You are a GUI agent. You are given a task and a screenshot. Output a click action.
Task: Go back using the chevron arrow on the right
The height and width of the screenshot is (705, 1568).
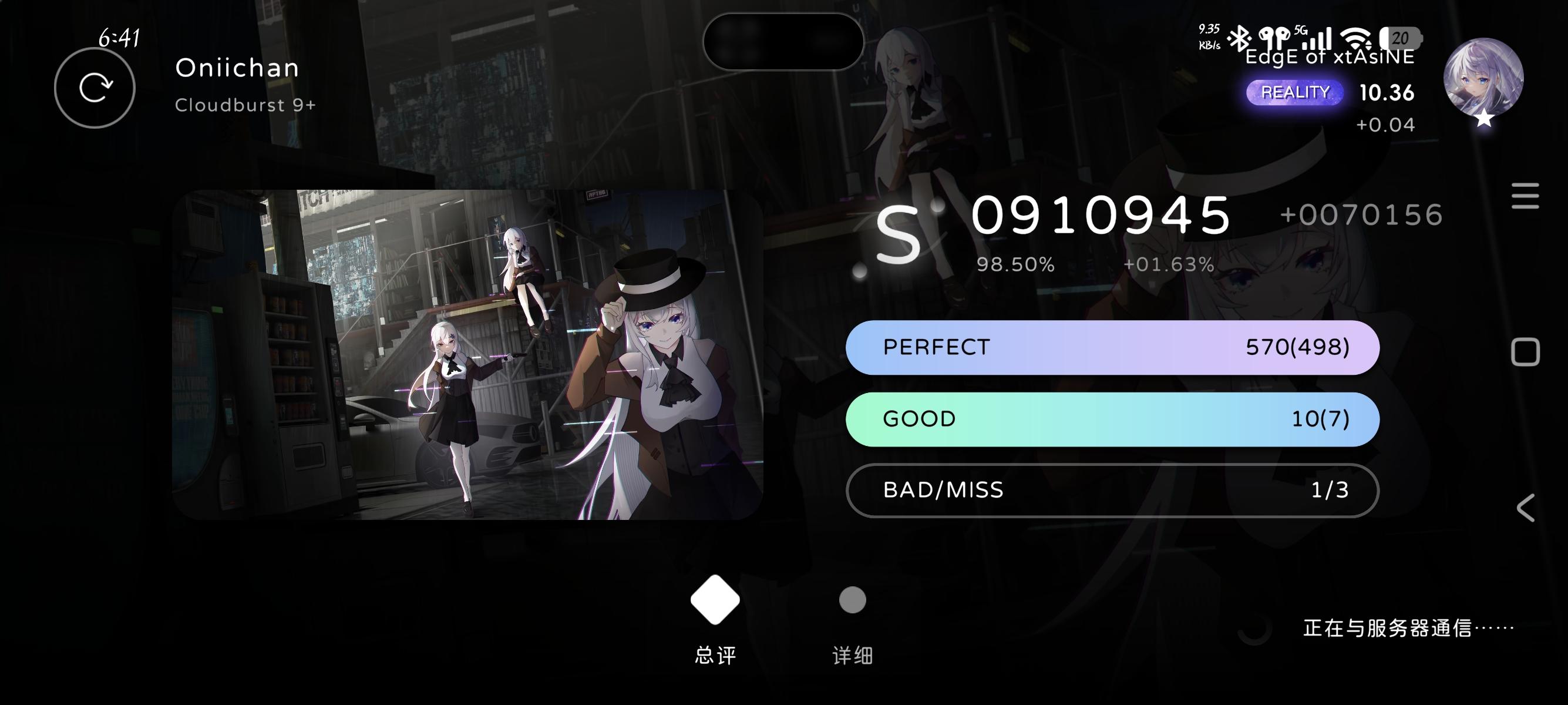pos(1525,508)
